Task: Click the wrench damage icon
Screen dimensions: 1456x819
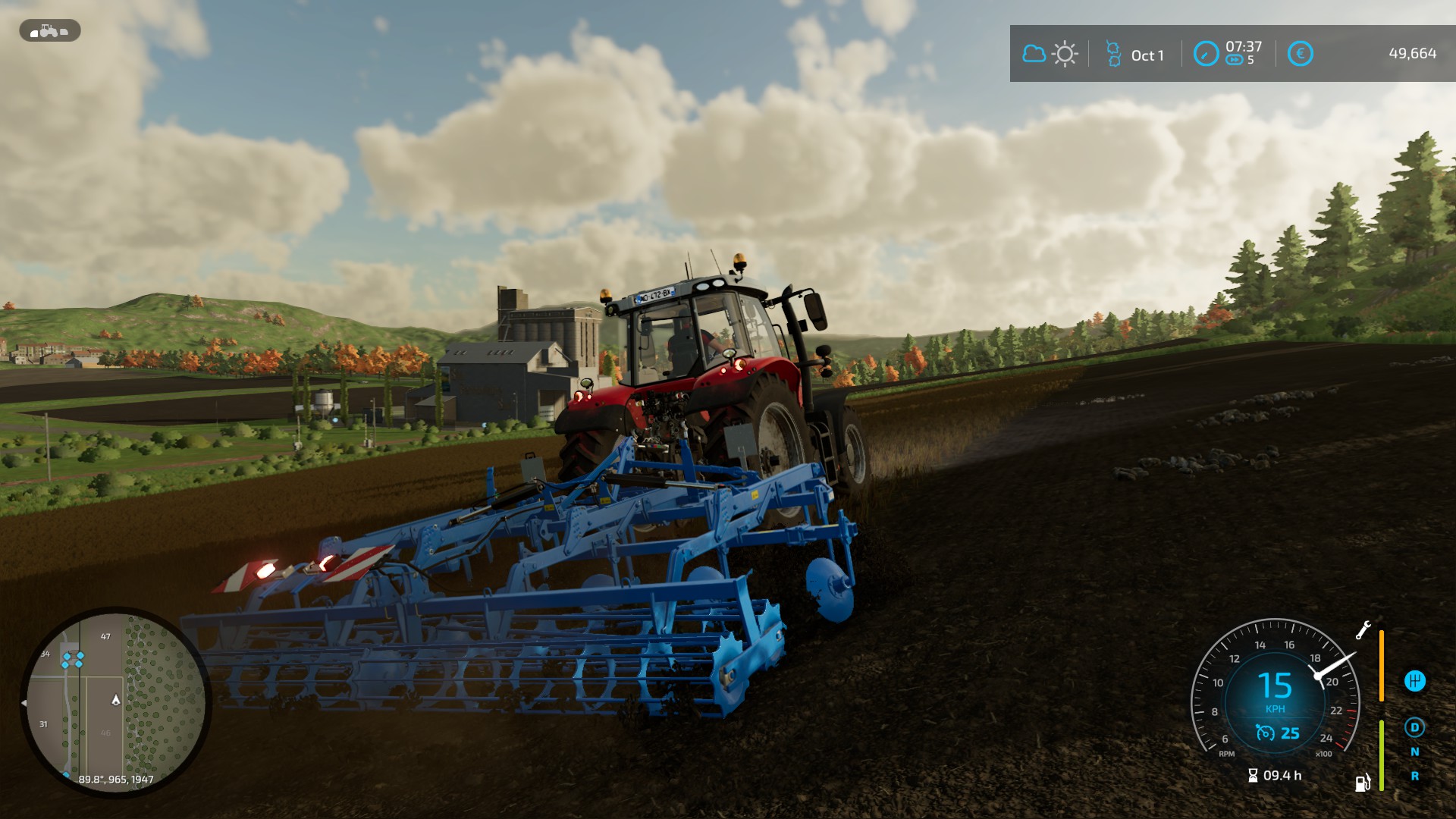Action: pyautogui.click(x=1363, y=630)
